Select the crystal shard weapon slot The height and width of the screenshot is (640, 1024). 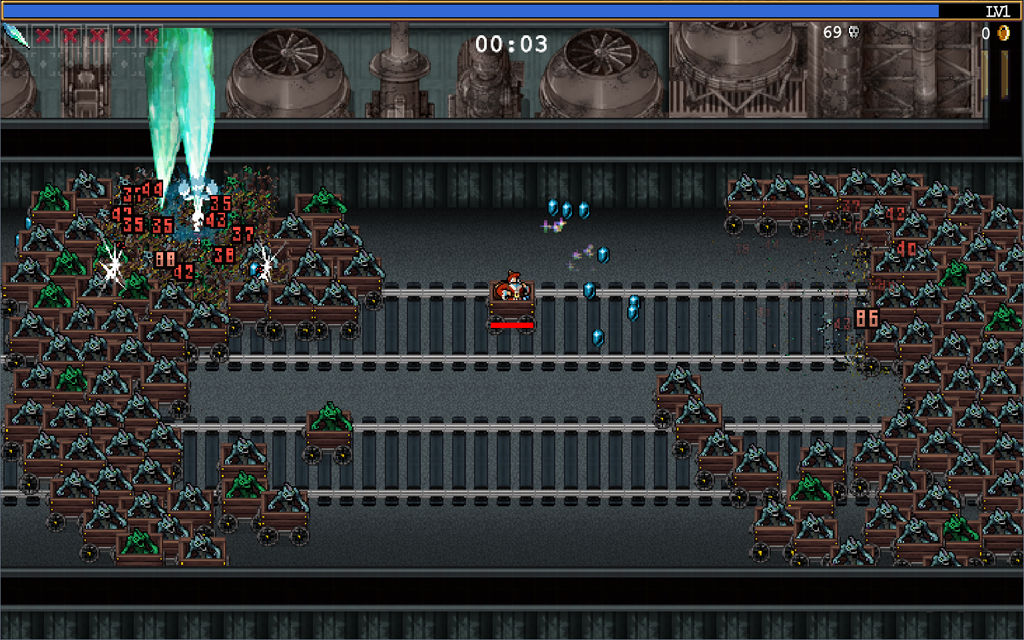(16, 36)
